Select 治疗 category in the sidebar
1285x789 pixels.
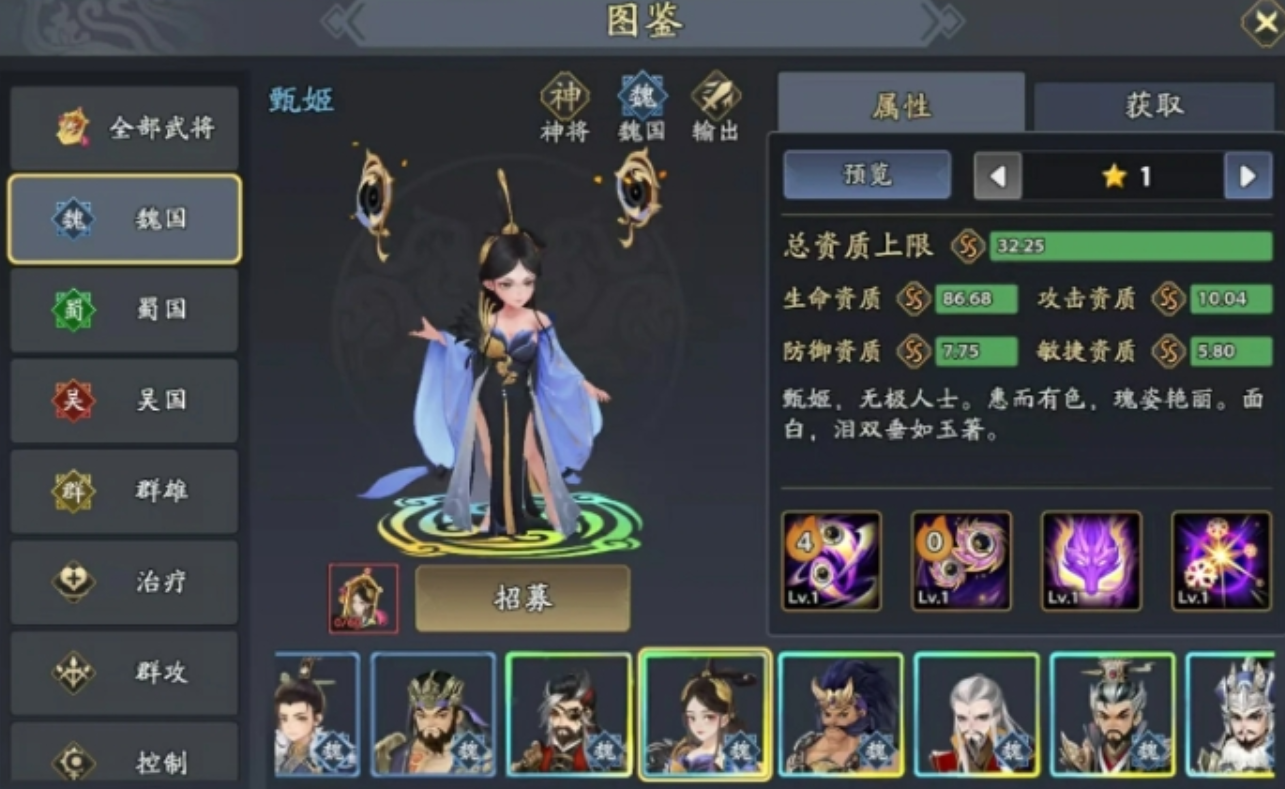(123, 582)
